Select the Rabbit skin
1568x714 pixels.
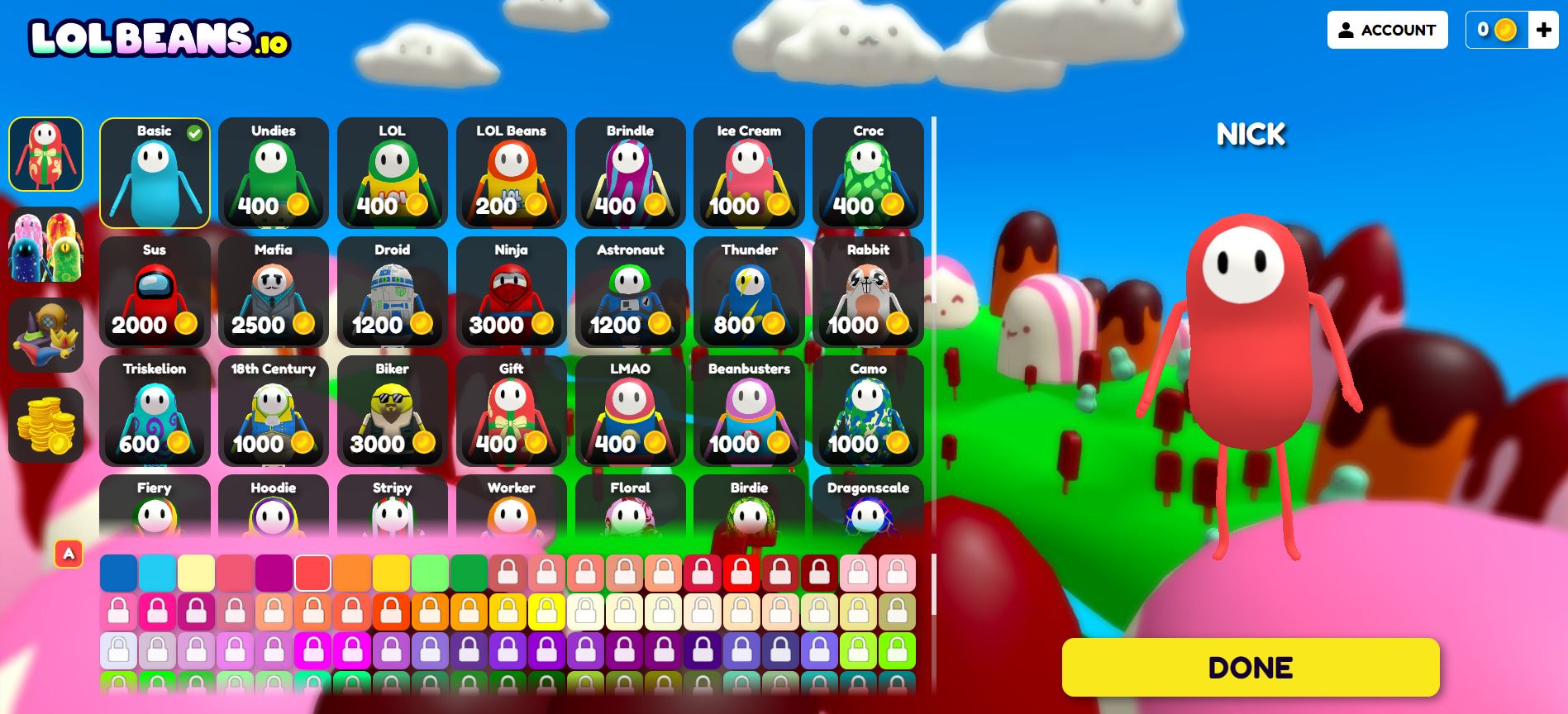click(x=868, y=293)
